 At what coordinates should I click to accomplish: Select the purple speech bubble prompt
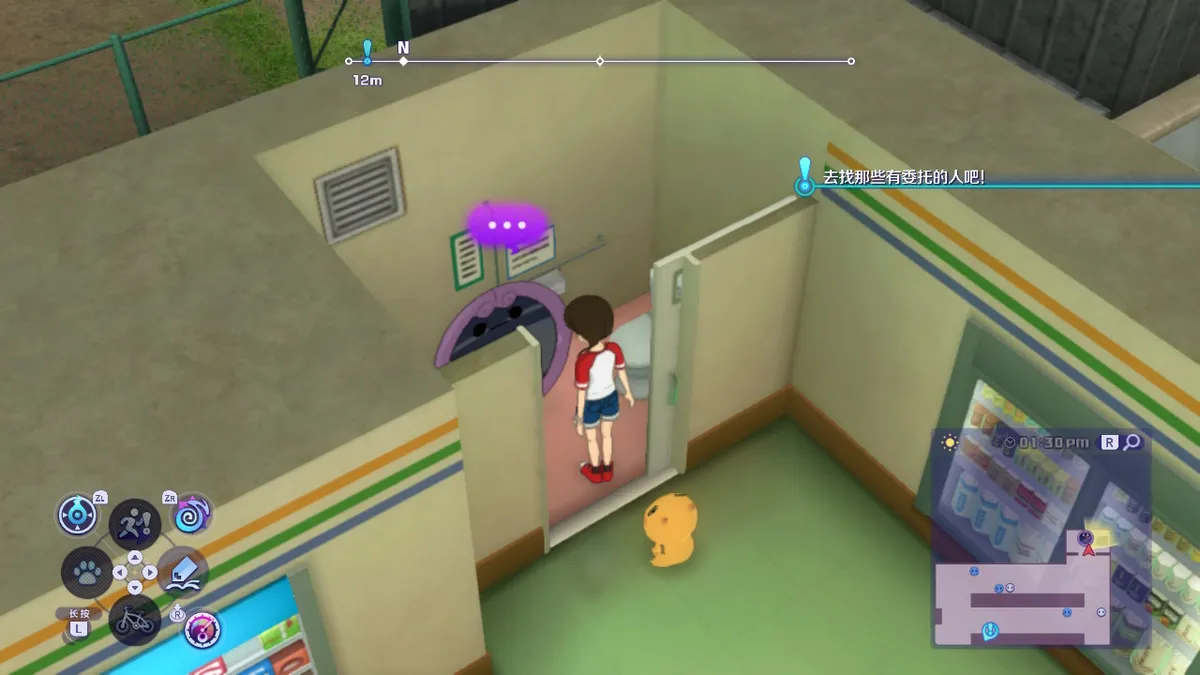tap(507, 225)
